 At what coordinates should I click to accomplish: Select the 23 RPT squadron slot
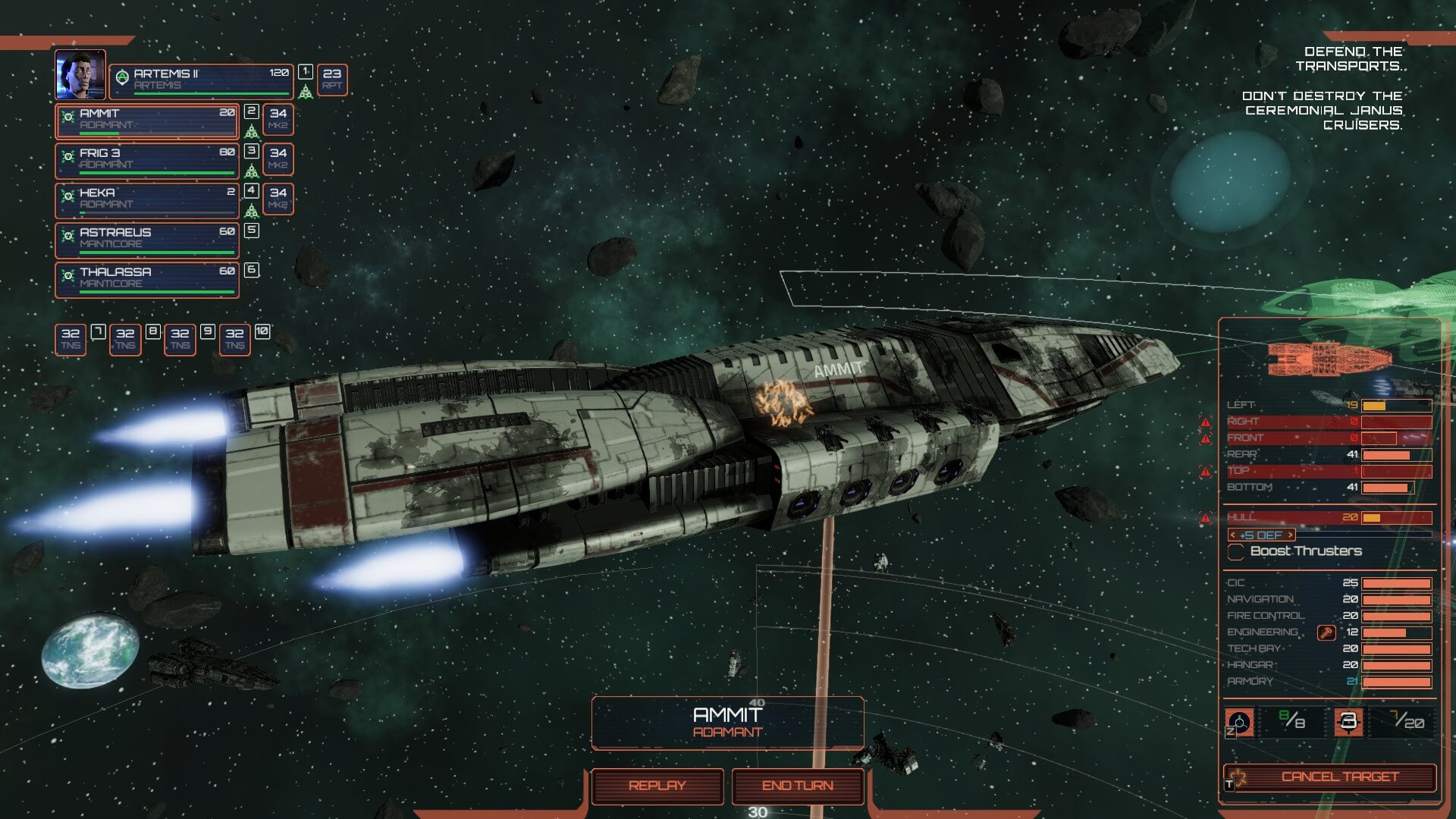(332, 79)
